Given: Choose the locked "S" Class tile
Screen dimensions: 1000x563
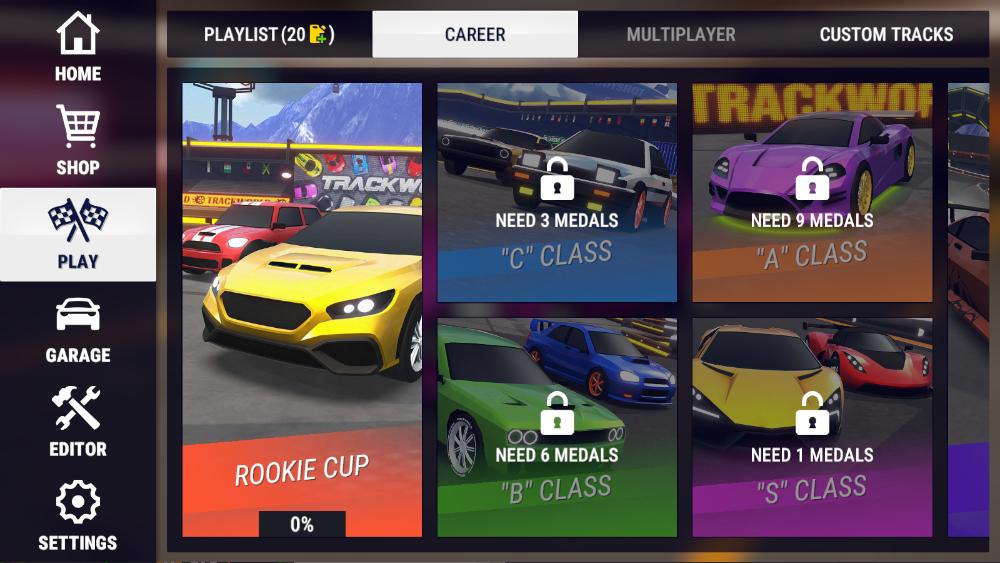Looking at the screenshot, I should click(x=812, y=428).
